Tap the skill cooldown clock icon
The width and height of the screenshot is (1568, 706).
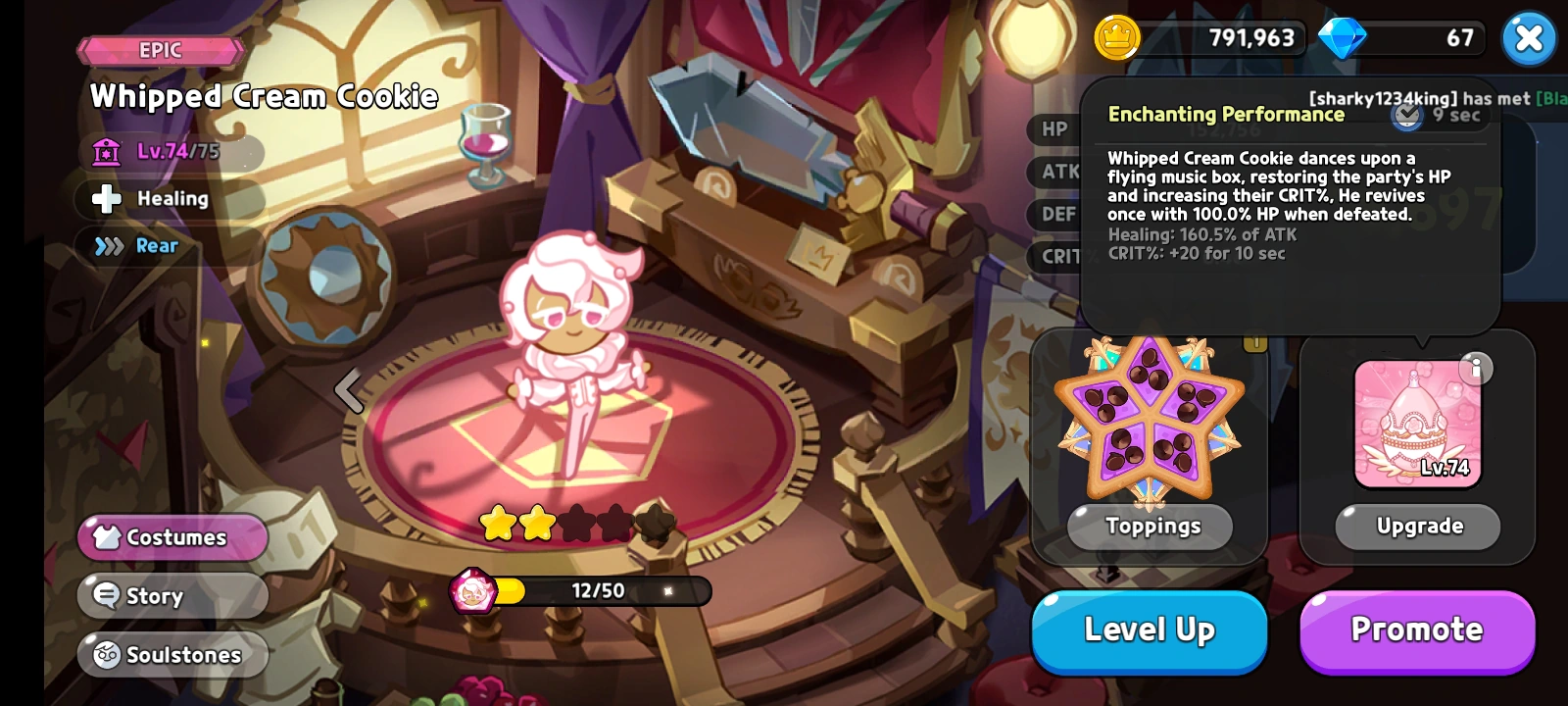pyautogui.click(x=1408, y=115)
